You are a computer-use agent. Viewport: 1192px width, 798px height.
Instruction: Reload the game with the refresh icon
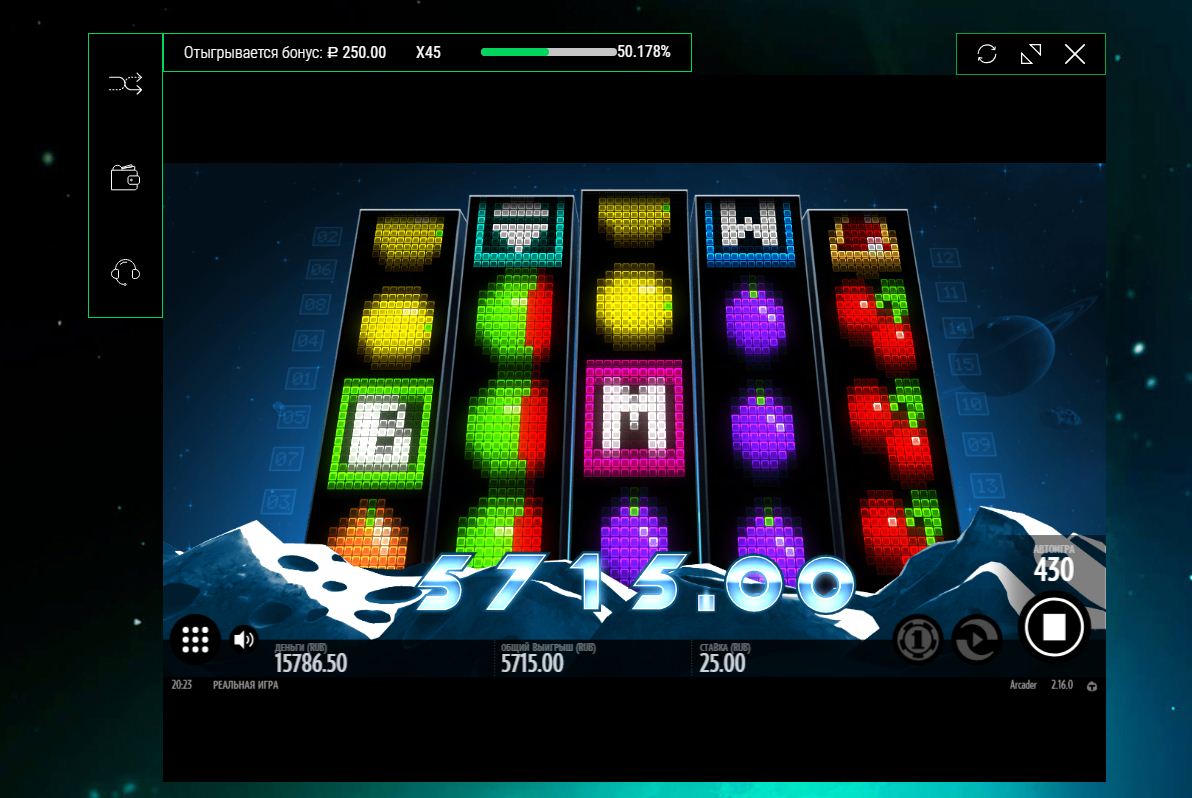(x=987, y=54)
